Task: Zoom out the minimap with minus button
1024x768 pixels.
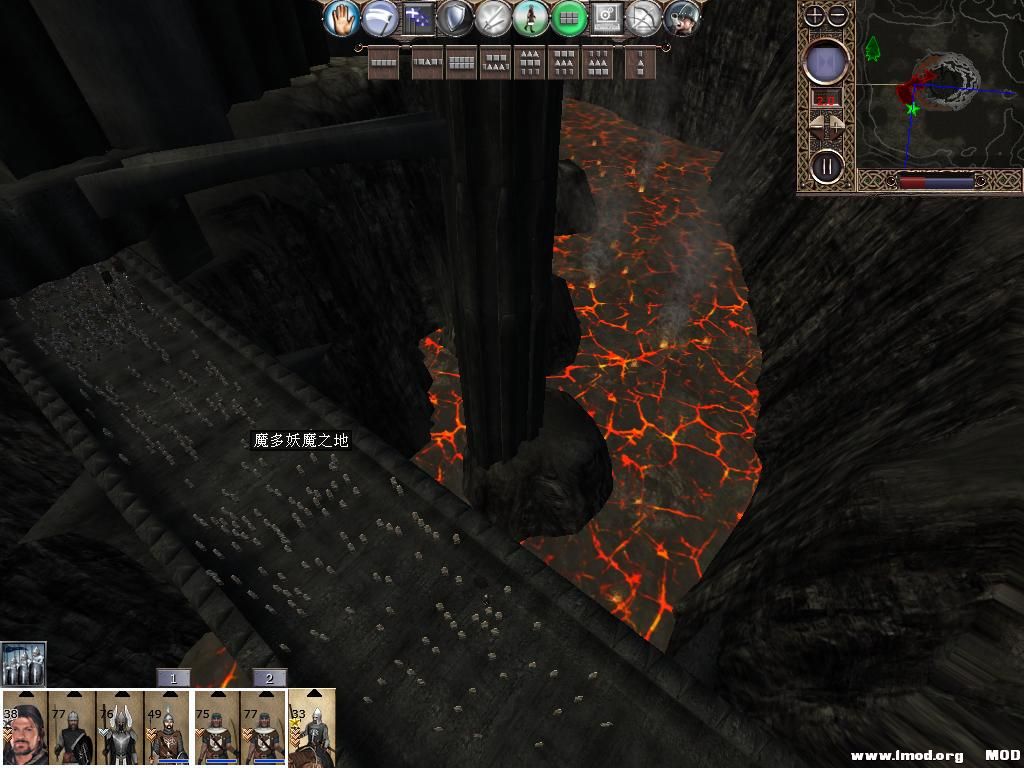Action: pyautogui.click(x=838, y=16)
